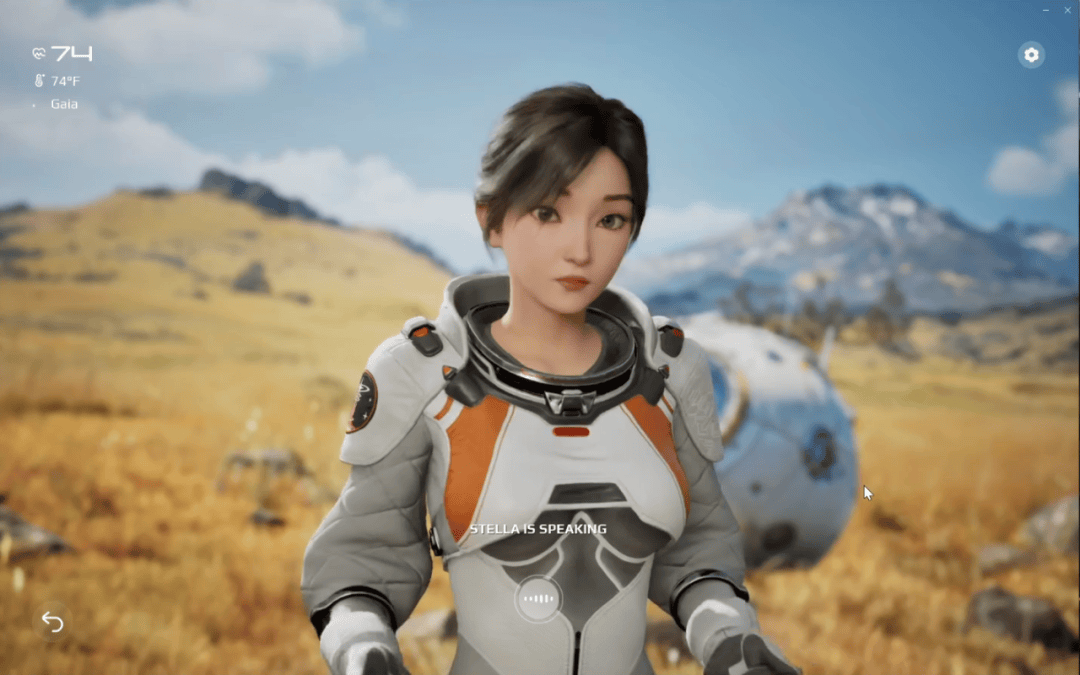Minimize the game window
1080x675 pixels.
(1046, 9)
